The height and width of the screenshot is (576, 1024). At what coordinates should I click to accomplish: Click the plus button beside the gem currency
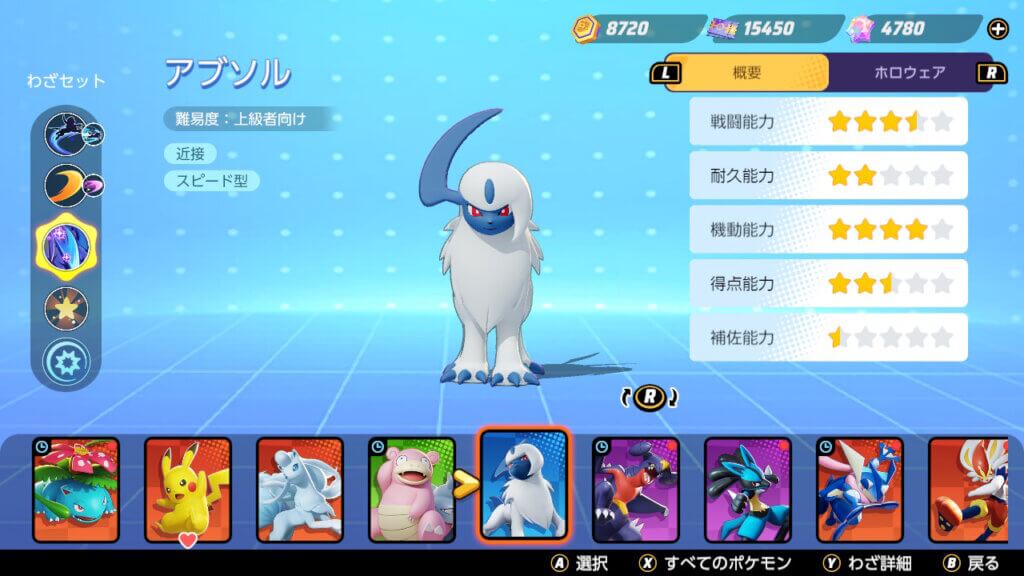997,29
